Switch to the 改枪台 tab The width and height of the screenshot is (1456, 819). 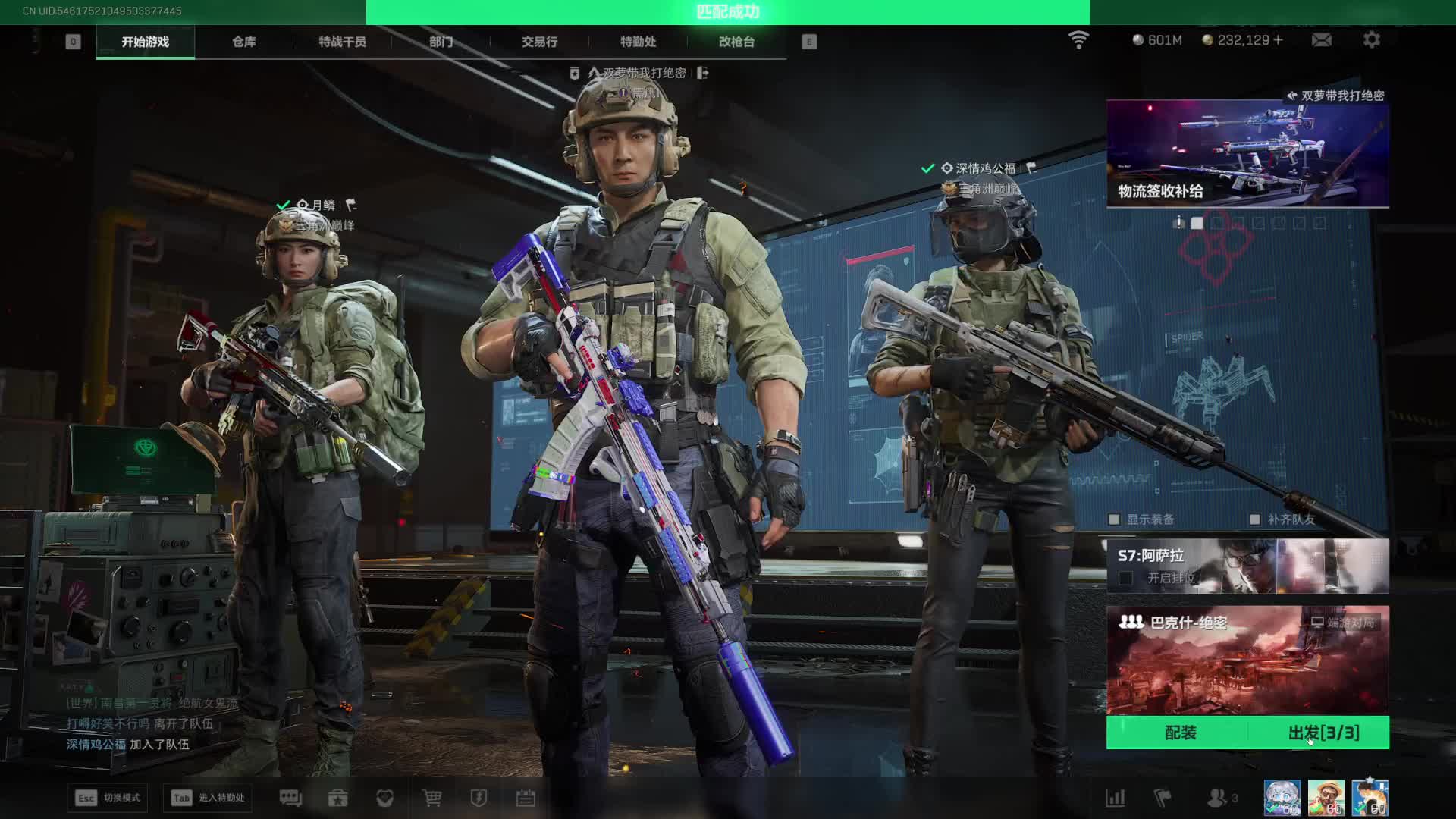tap(736, 42)
